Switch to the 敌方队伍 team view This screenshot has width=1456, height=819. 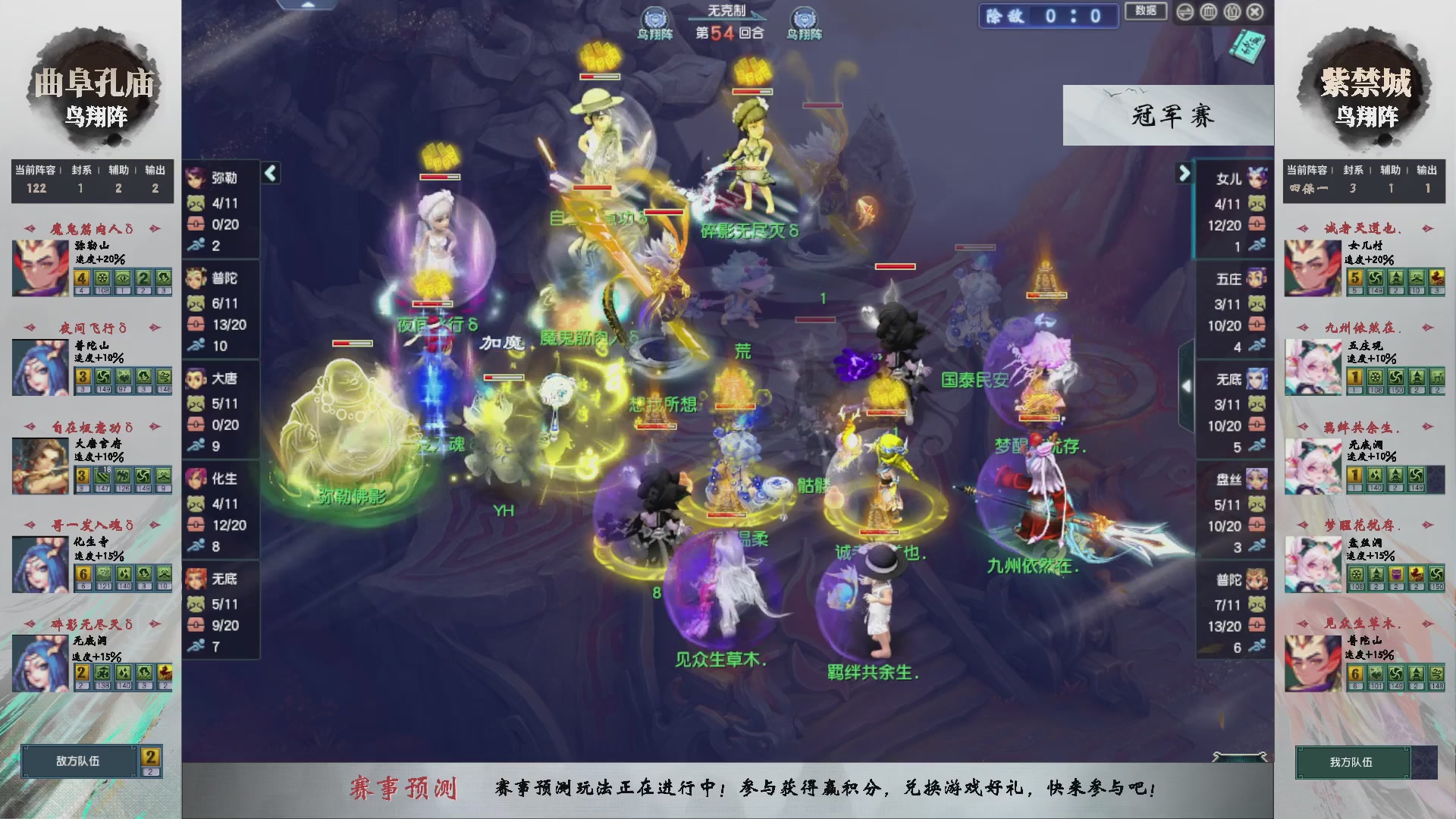coord(78,762)
